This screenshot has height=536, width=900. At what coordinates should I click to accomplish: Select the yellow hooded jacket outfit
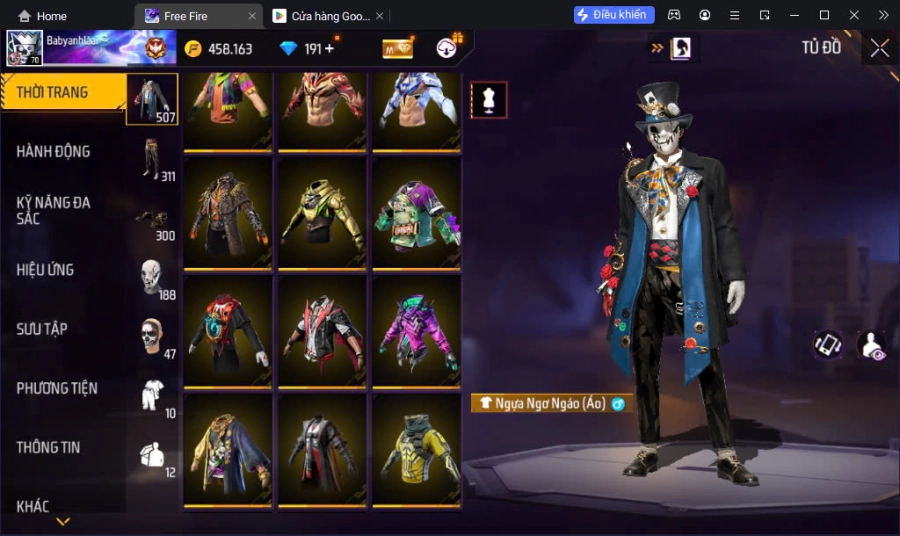coord(322,212)
